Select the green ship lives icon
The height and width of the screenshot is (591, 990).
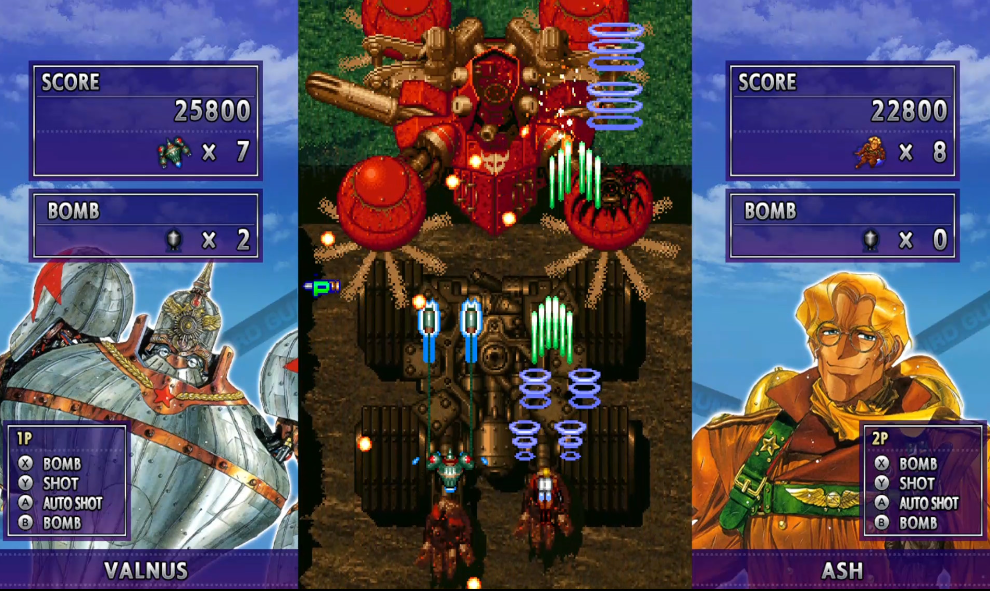coord(174,152)
